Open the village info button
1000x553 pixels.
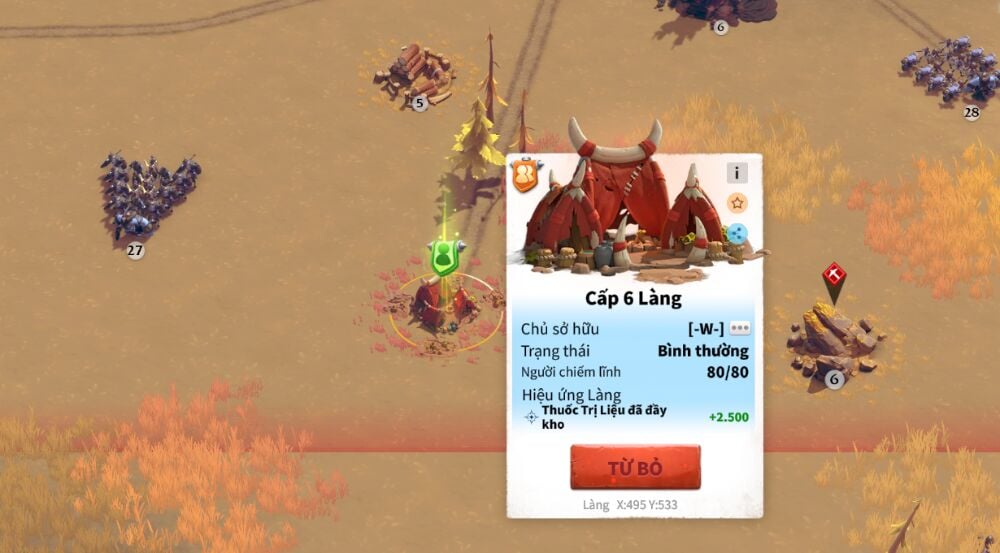click(x=737, y=173)
